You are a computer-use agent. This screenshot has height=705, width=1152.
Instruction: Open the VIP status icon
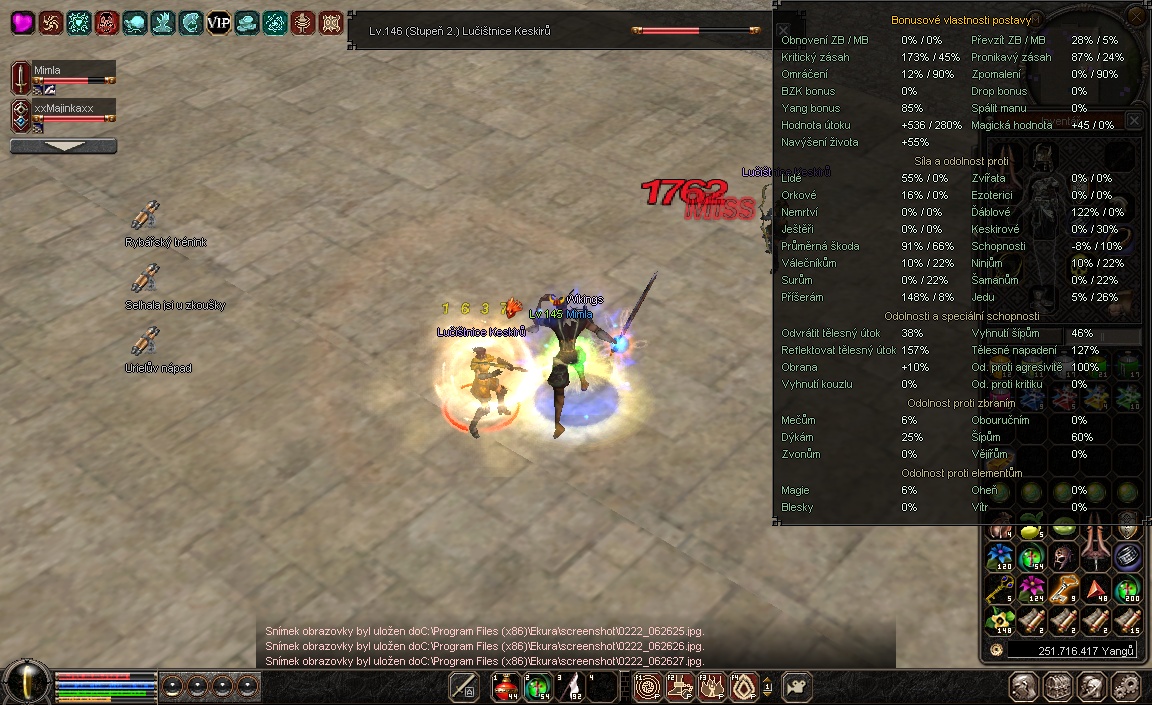point(218,22)
